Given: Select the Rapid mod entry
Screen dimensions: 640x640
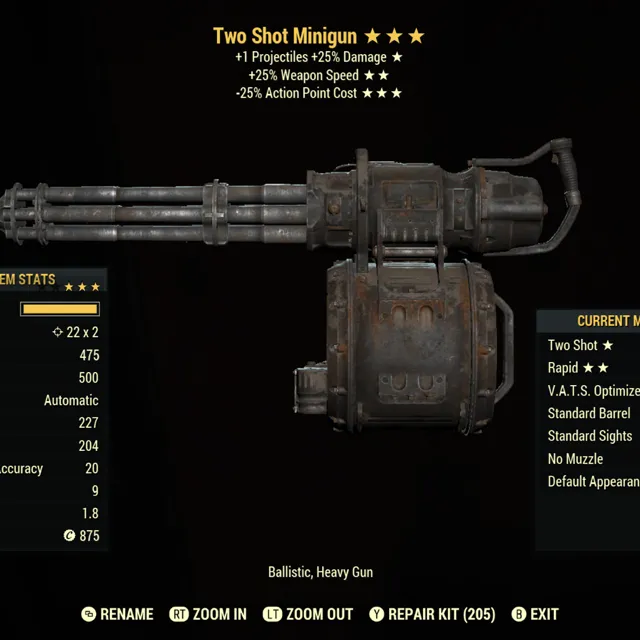Looking at the screenshot, I should (x=577, y=368).
